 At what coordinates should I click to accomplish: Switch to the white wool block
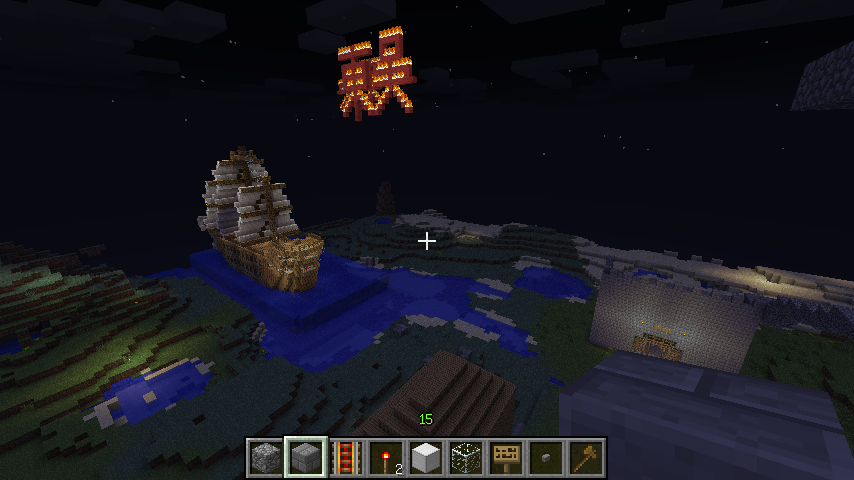(x=426, y=458)
